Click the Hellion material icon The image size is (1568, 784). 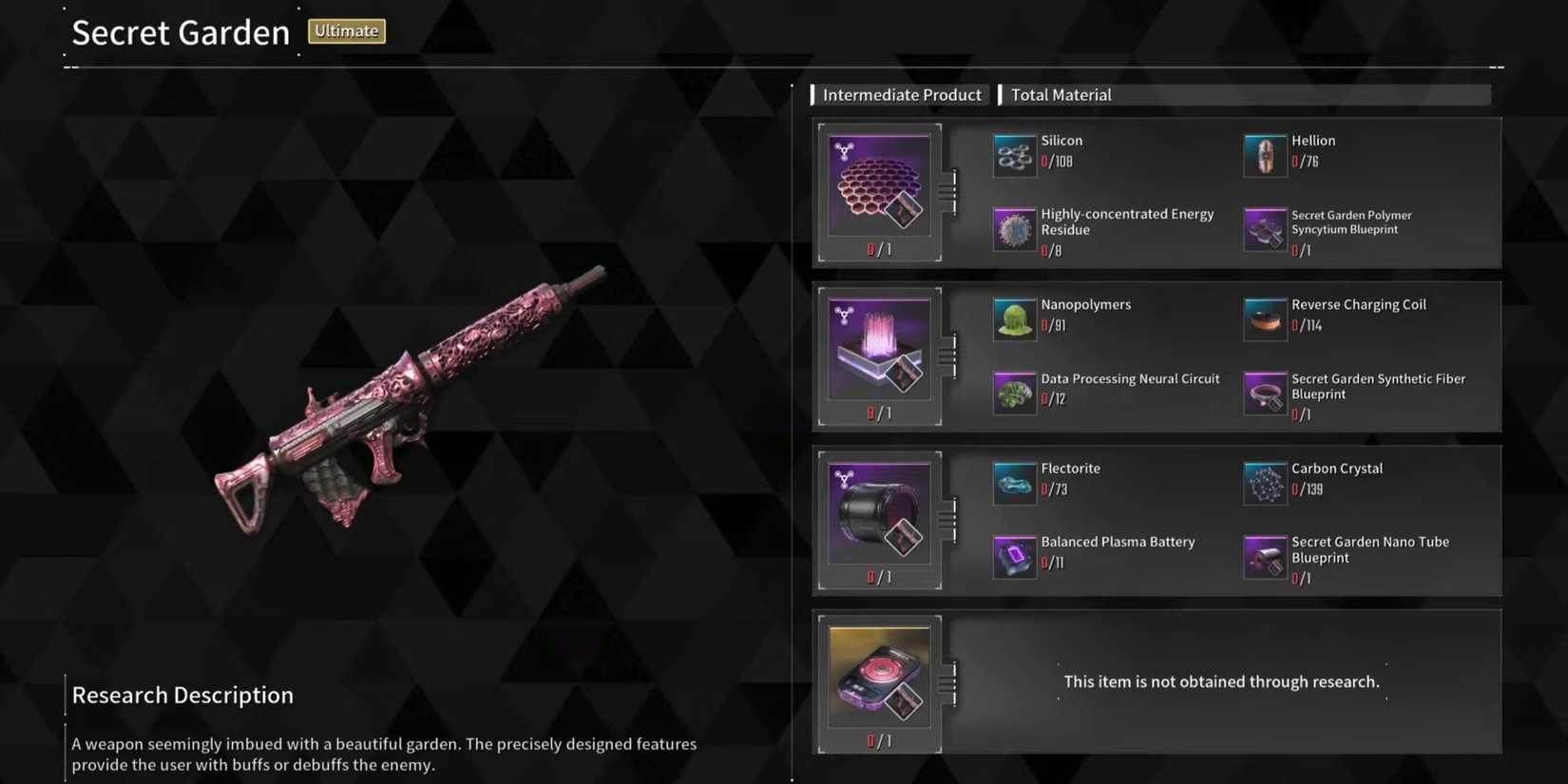1264,155
